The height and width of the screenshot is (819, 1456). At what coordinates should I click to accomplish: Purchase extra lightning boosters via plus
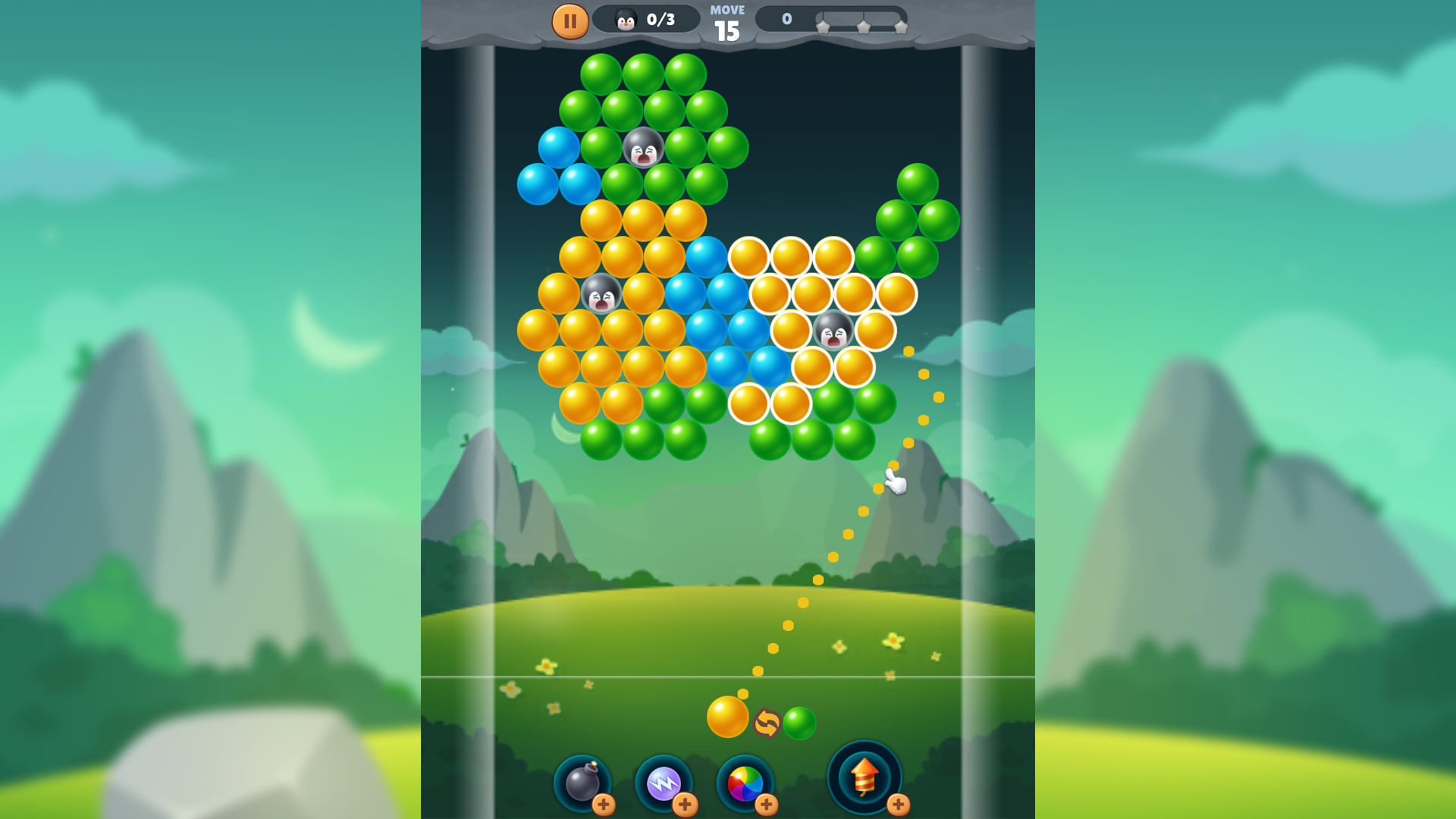pyautogui.click(x=686, y=804)
